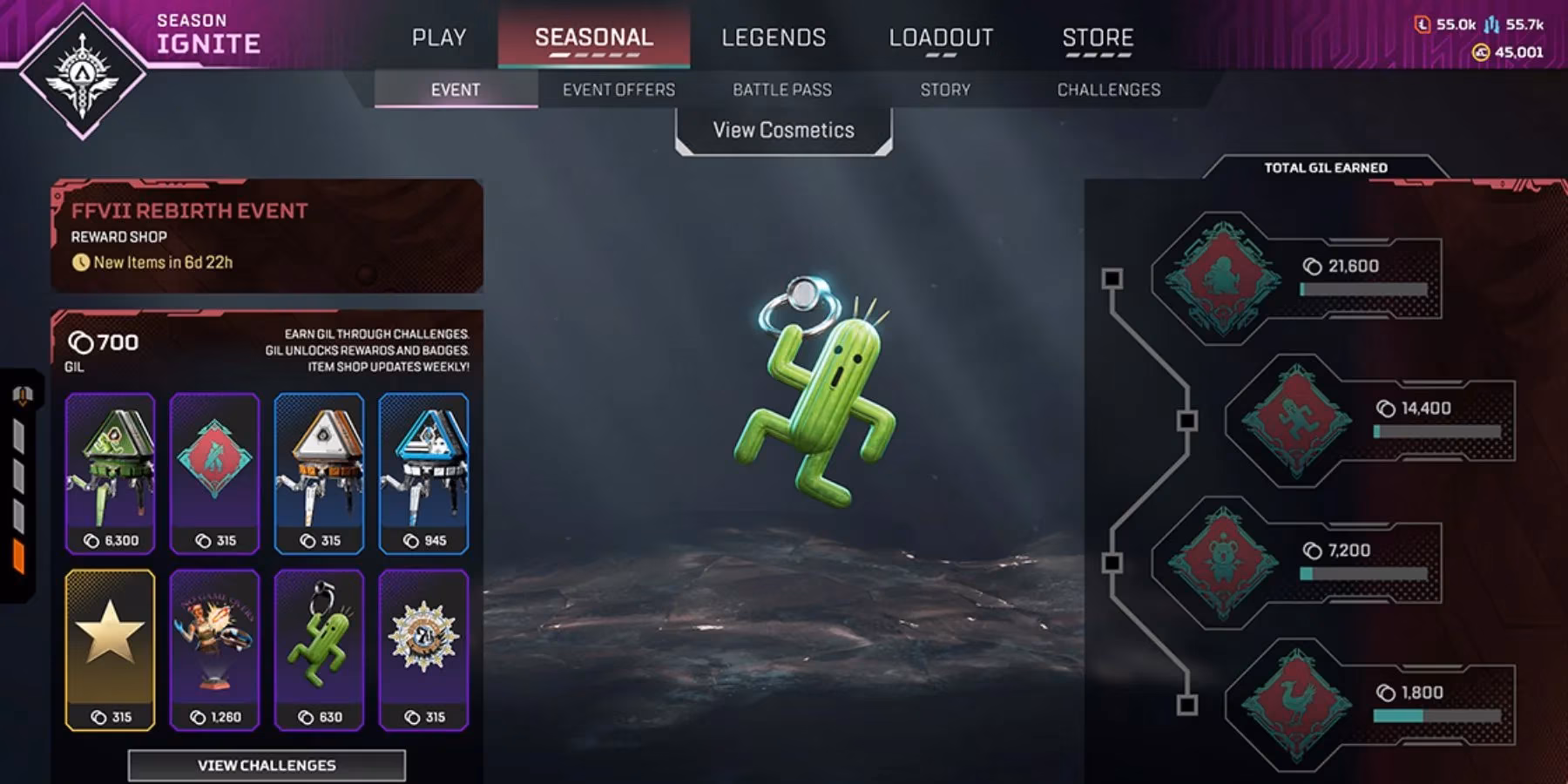Select the Event Offers sub-tab
This screenshot has height=784, width=1568.
[618, 90]
